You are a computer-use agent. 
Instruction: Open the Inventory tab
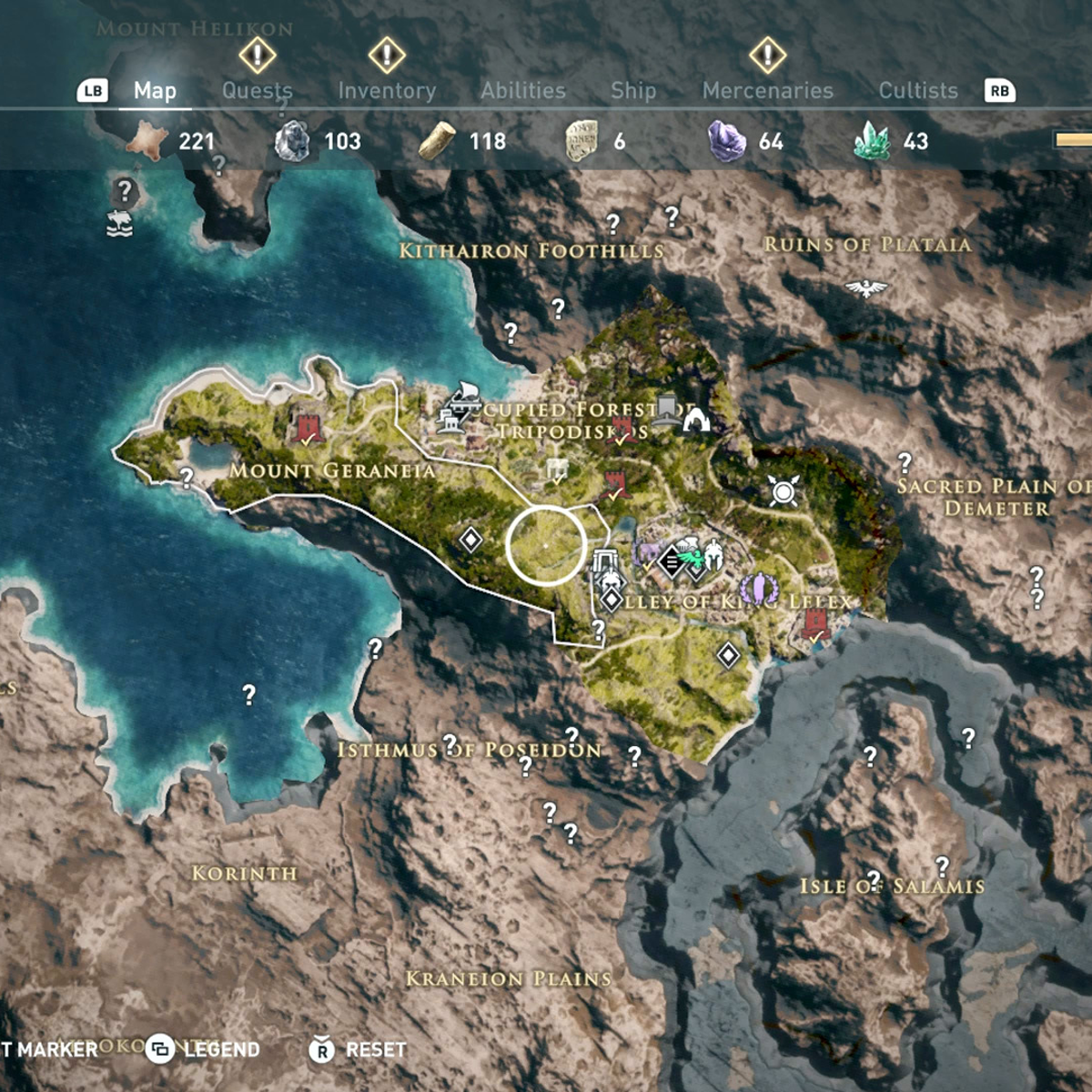387,90
